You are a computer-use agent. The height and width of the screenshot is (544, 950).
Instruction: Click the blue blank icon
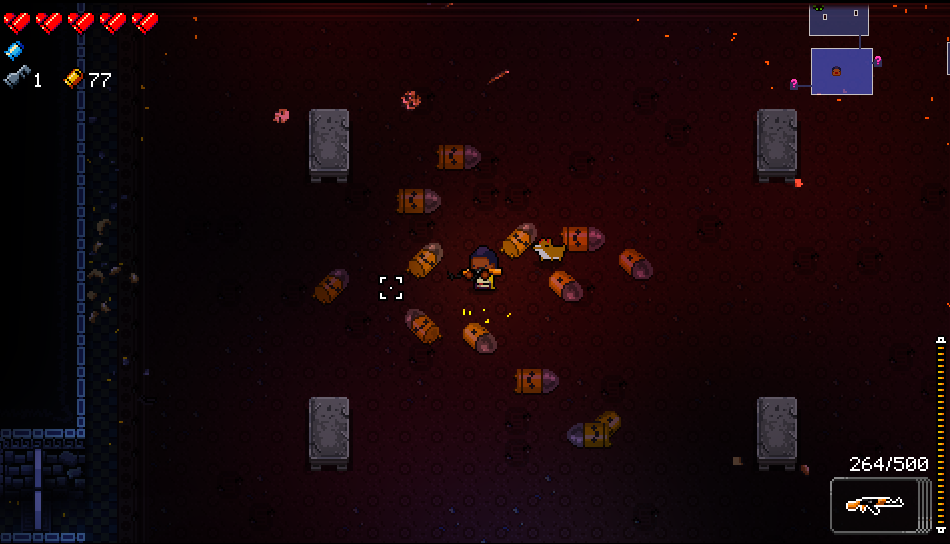click(x=13, y=50)
